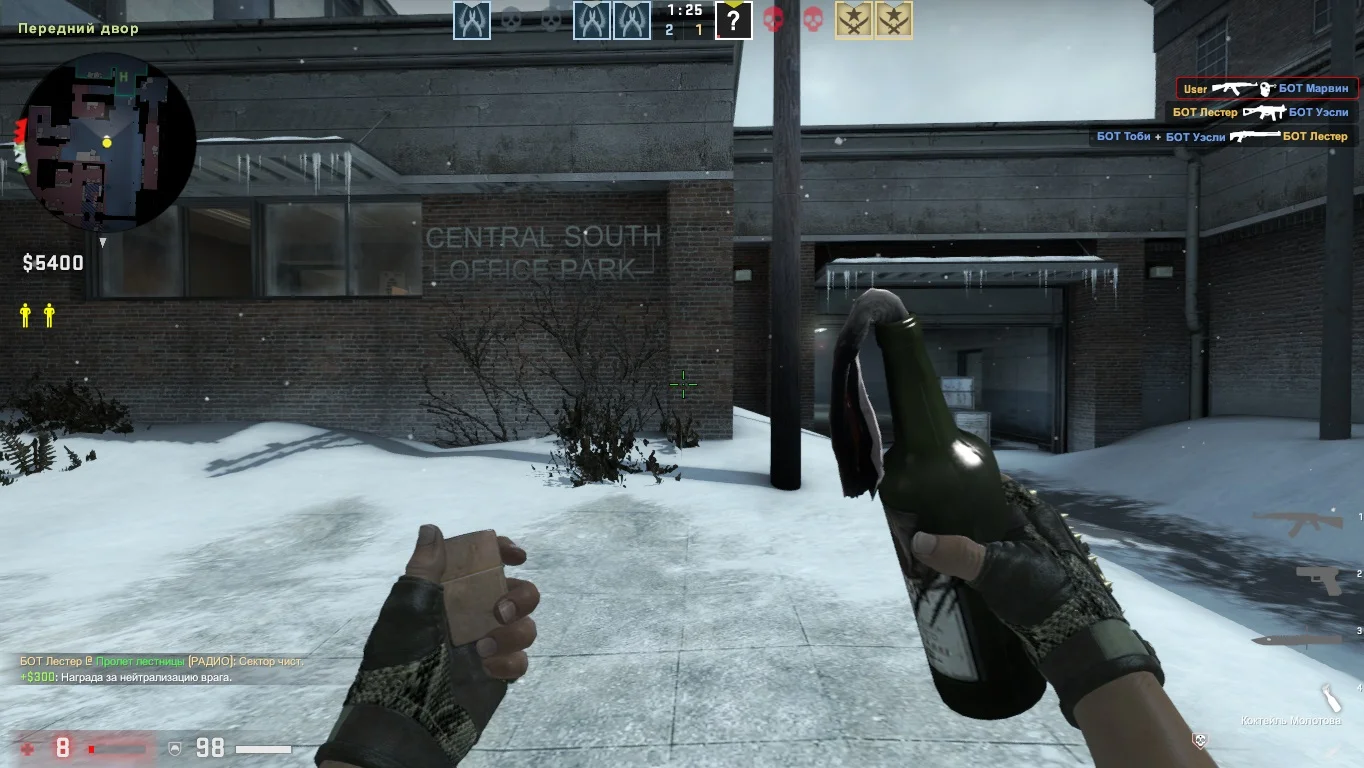This screenshot has width=1364, height=768.
Task: Click the circular radar minimap
Action: (x=107, y=141)
